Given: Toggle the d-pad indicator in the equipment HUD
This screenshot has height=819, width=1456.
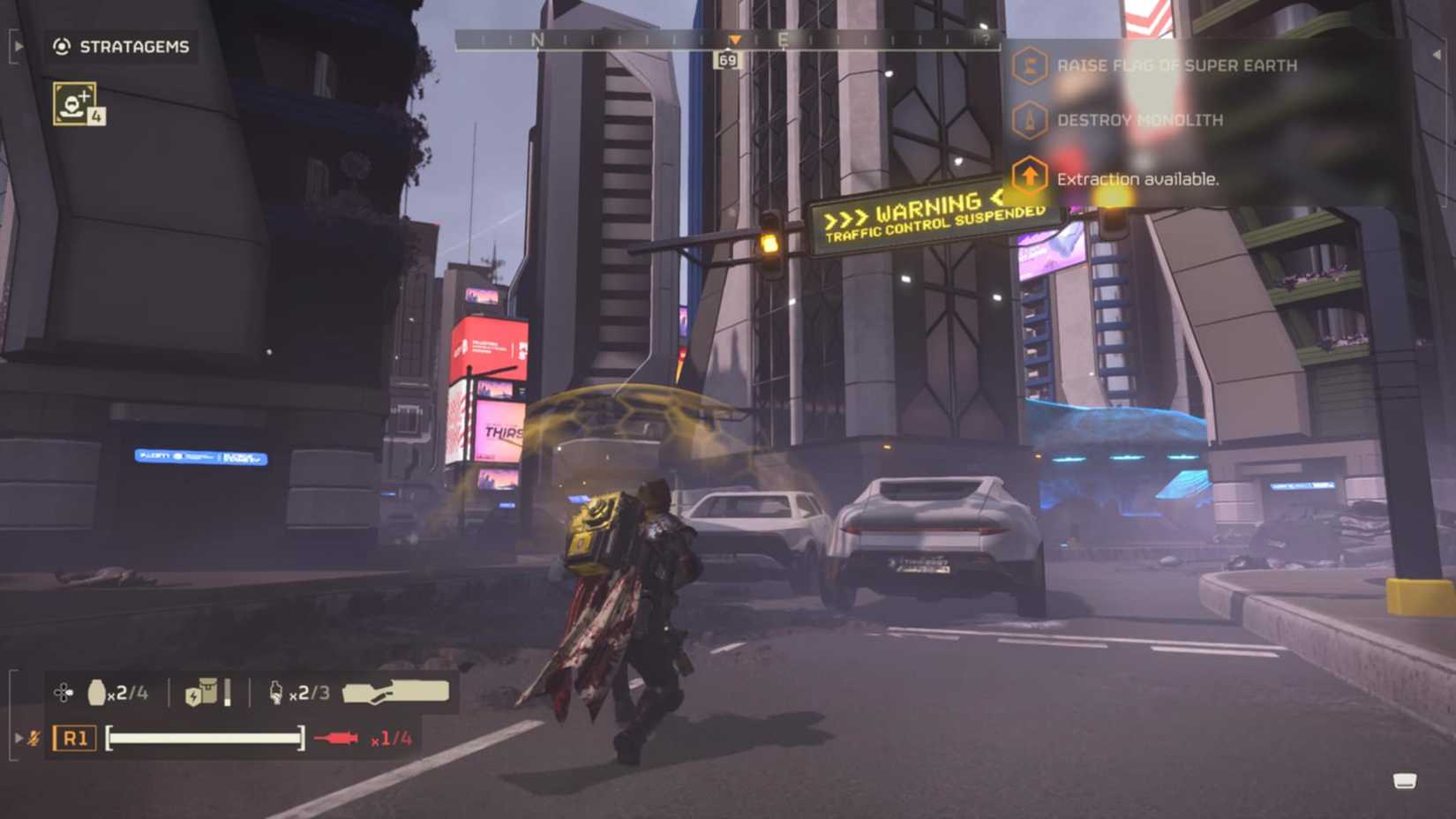Looking at the screenshot, I should pos(62,692).
